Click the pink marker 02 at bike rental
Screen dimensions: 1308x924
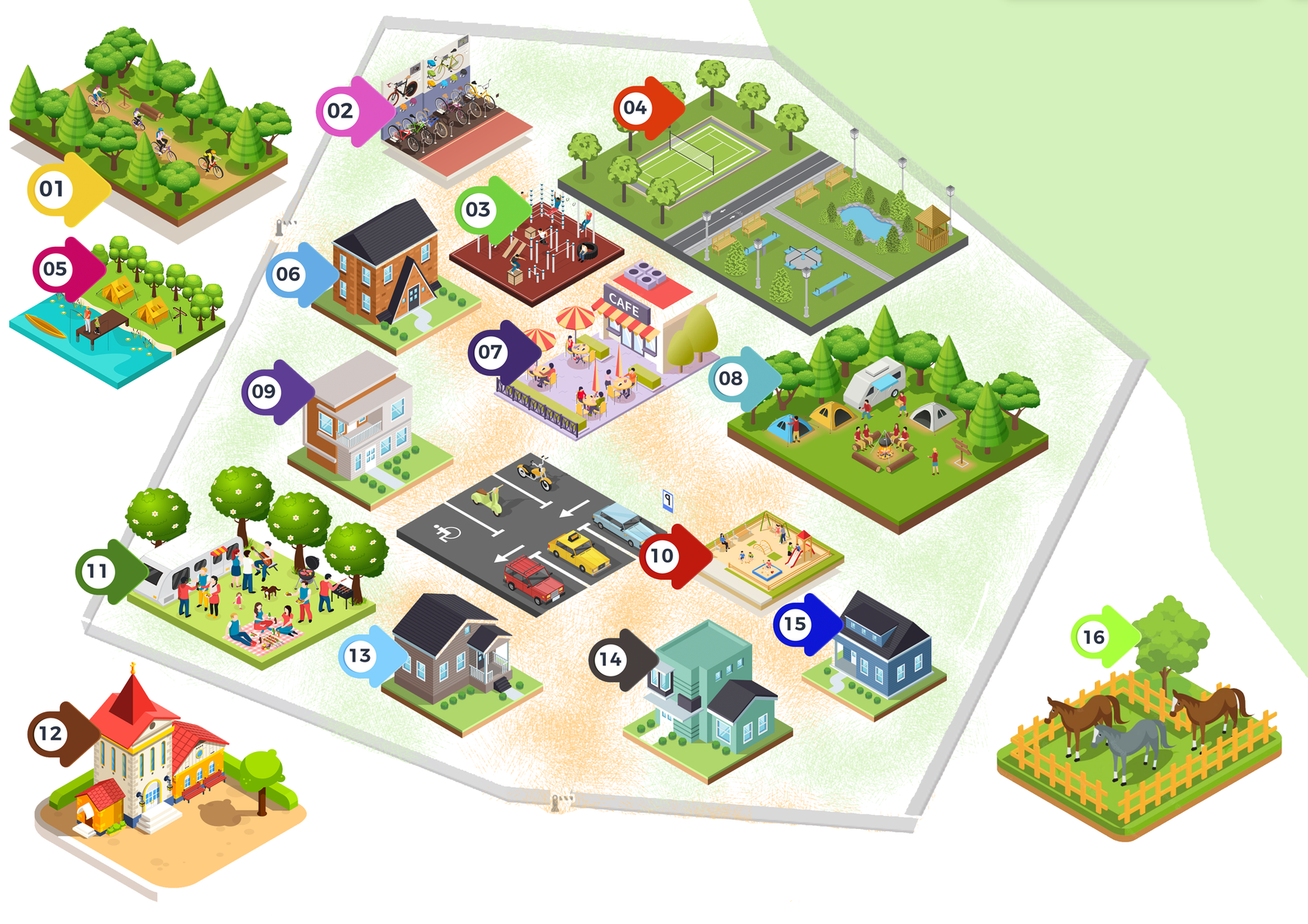[340, 111]
